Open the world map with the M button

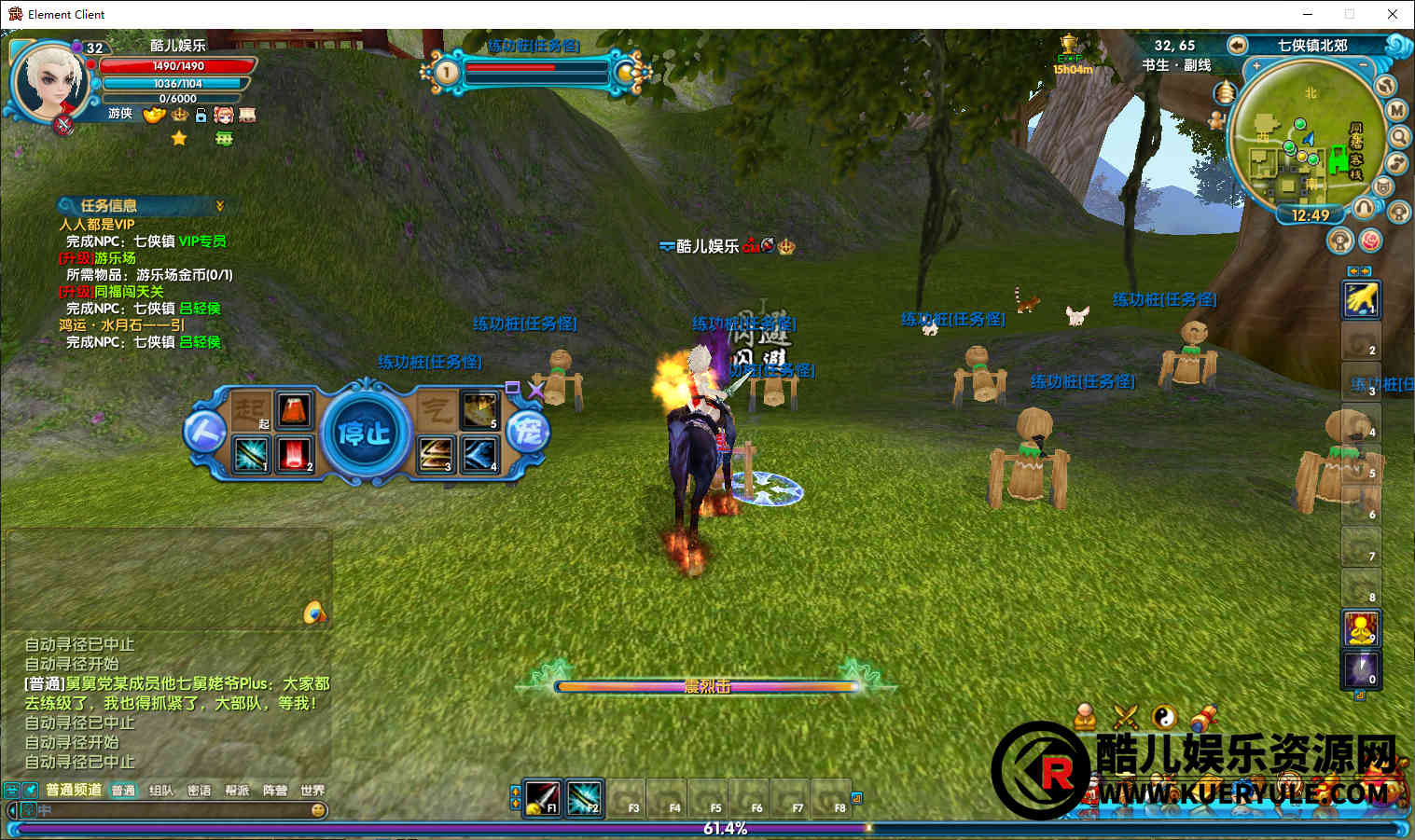click(1396, 110)
